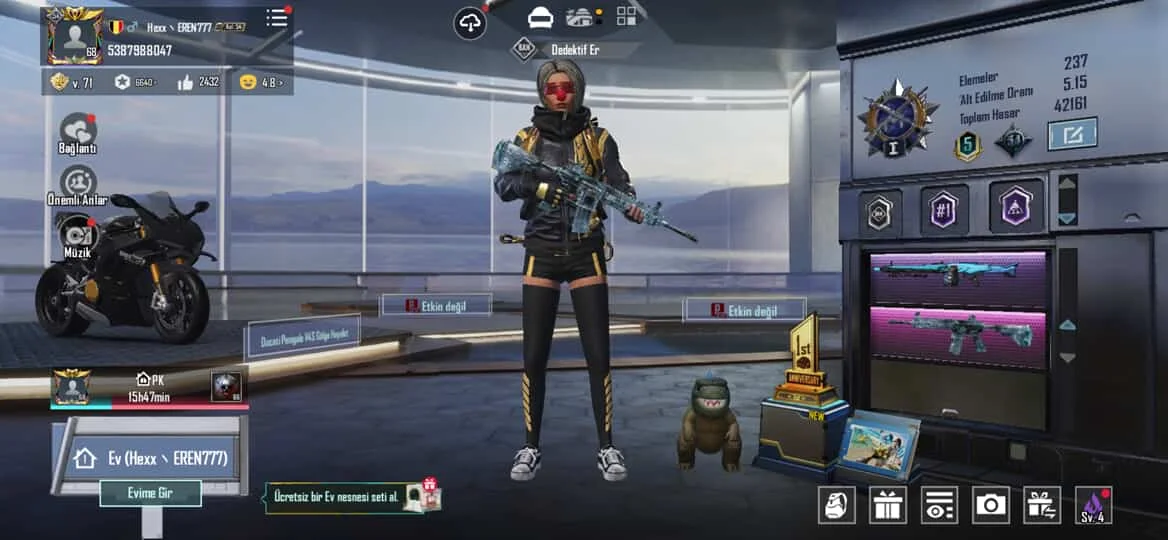Open the gorilla emote button
Image resolution: width=1168 pixels, height=540 pixels.
[x=836, y=505]
